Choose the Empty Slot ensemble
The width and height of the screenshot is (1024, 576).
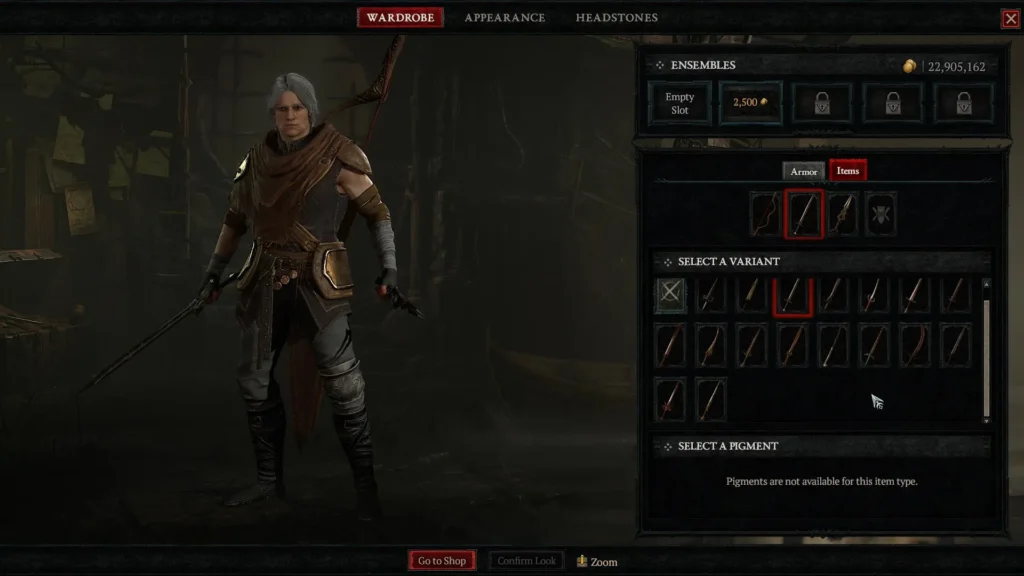click(680, 103)
